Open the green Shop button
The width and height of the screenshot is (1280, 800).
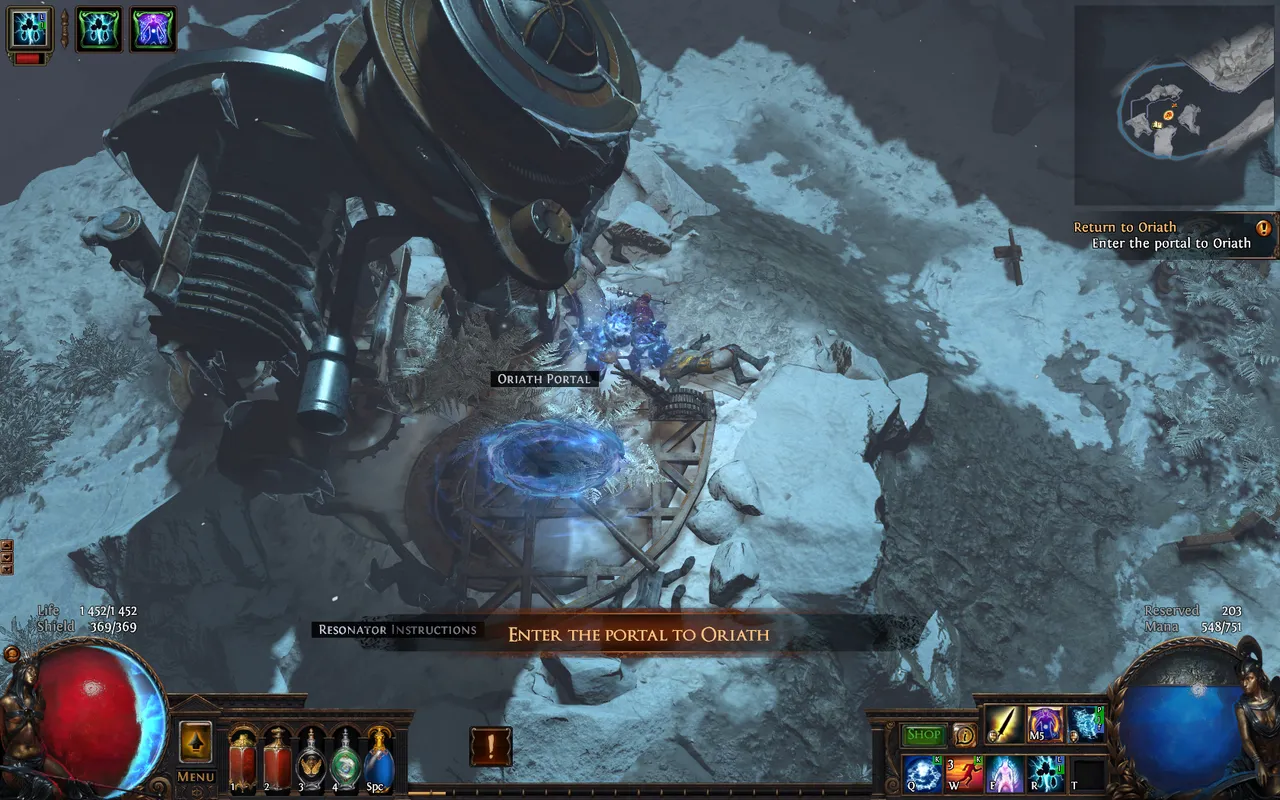(x=924, y=735)
